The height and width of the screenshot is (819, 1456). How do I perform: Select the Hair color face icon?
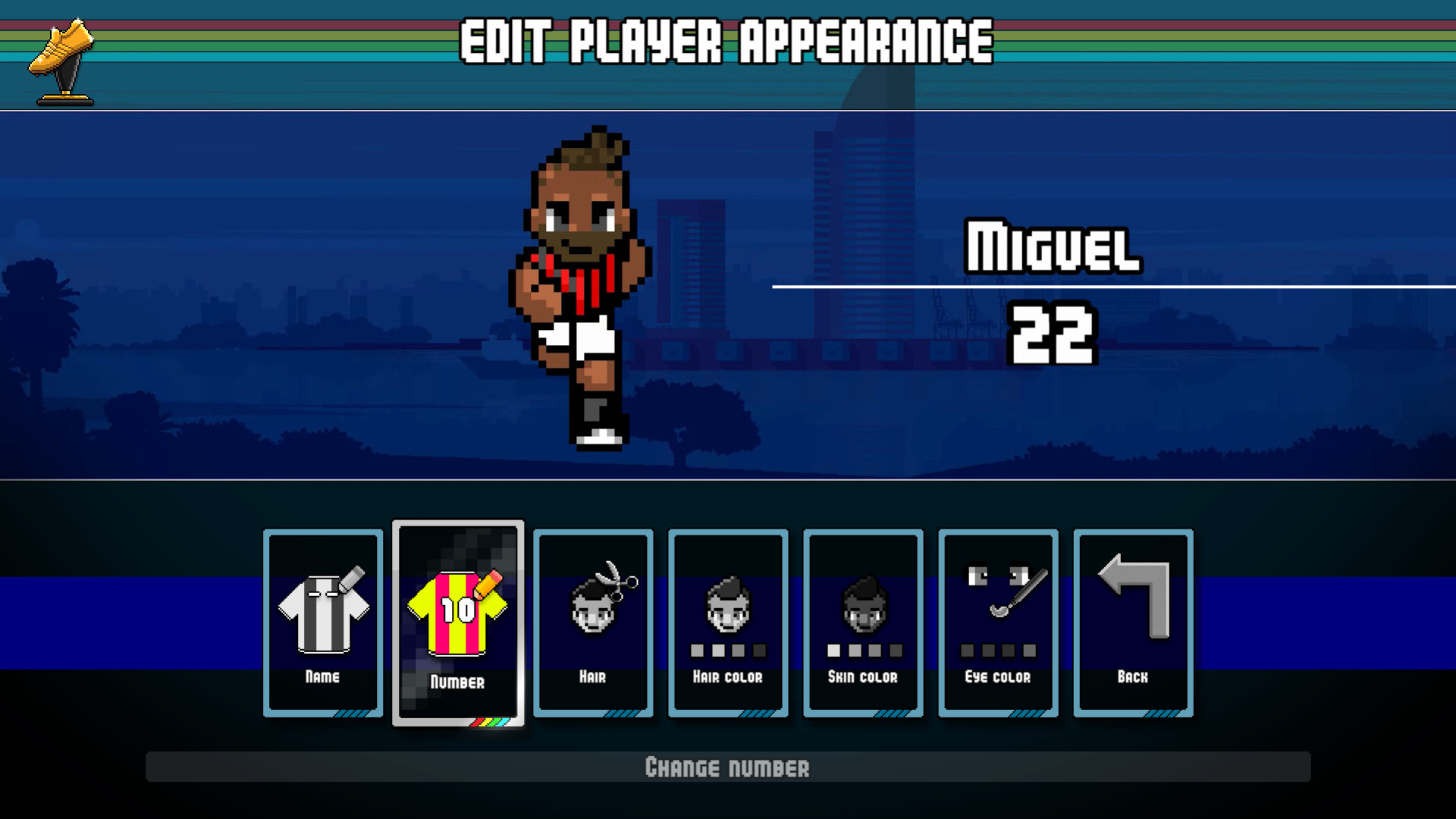pyautogui.click(x=727, y=607)
